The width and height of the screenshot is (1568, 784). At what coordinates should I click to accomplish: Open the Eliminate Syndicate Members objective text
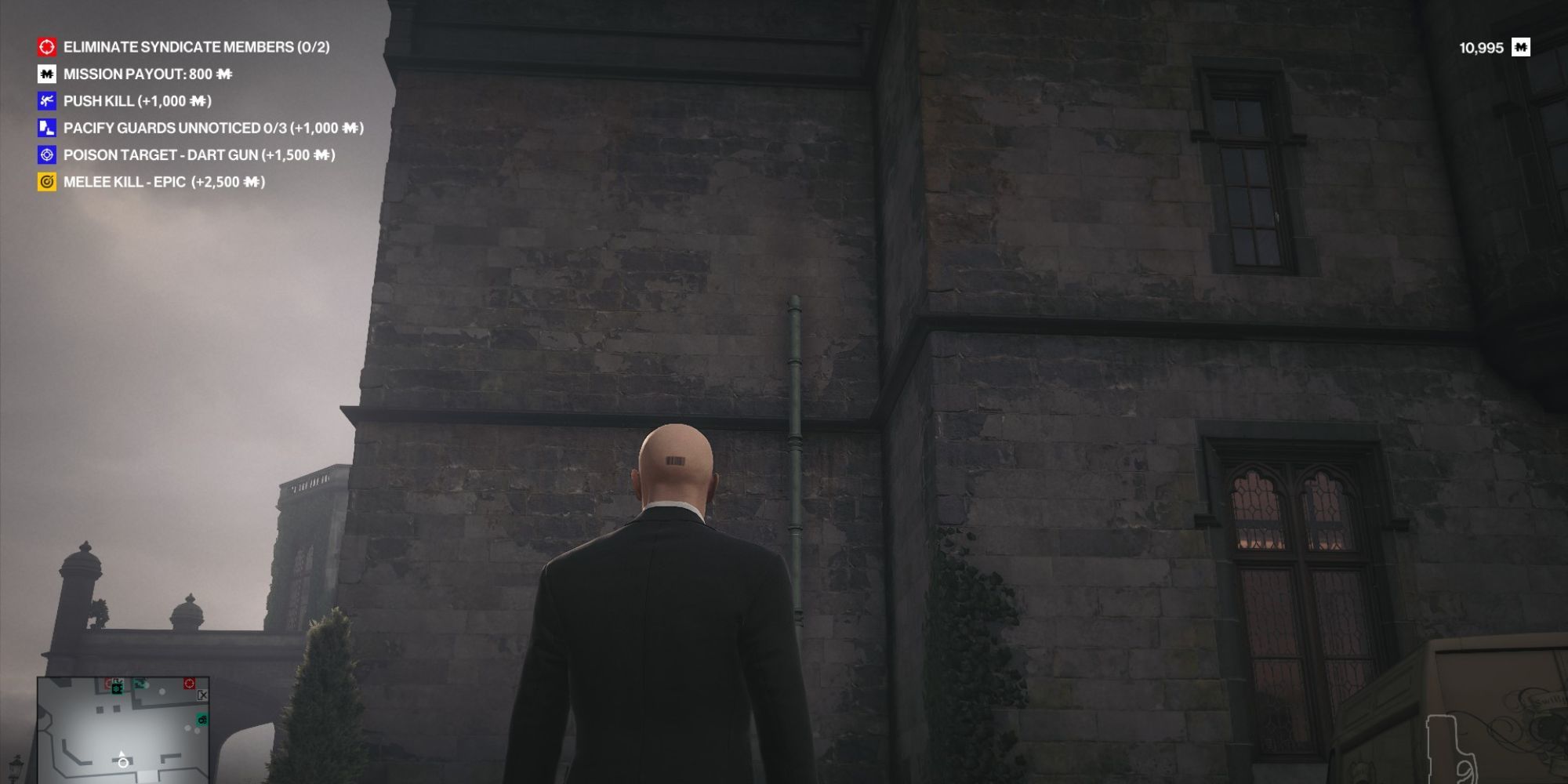pyautogui.click(x=199, y=48)
